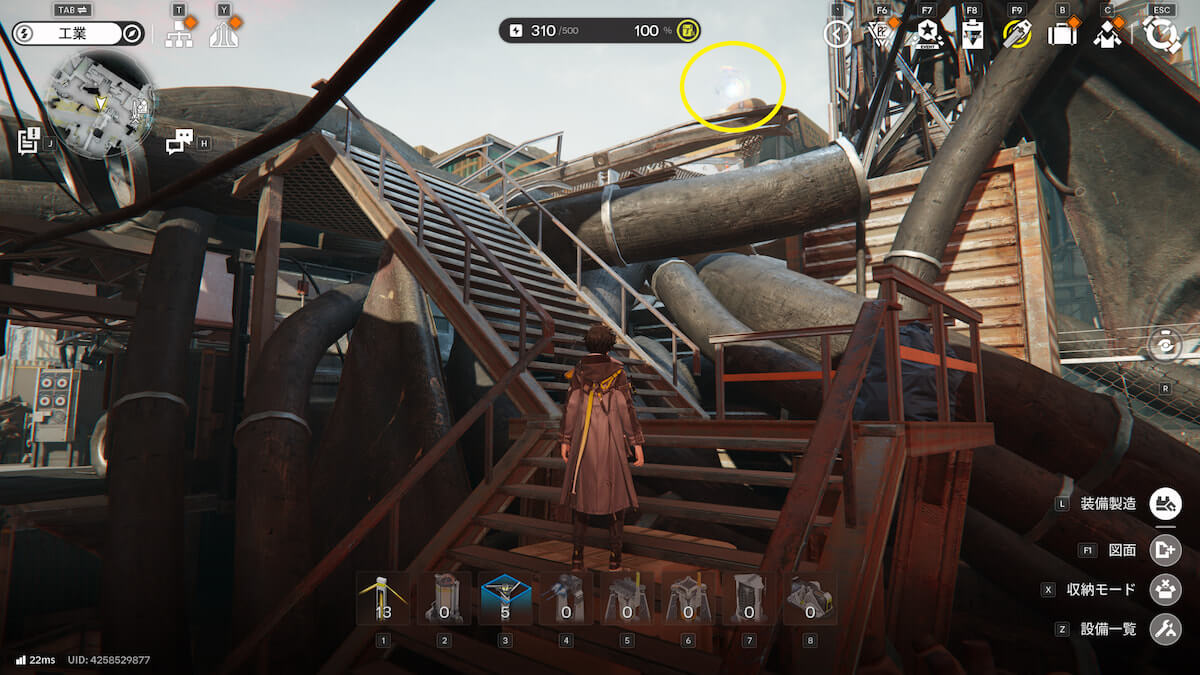Viewport: 1200px width, 675px height.
Task: Open the tech tree flowchart icon
Action: click(x=179, y=35)
